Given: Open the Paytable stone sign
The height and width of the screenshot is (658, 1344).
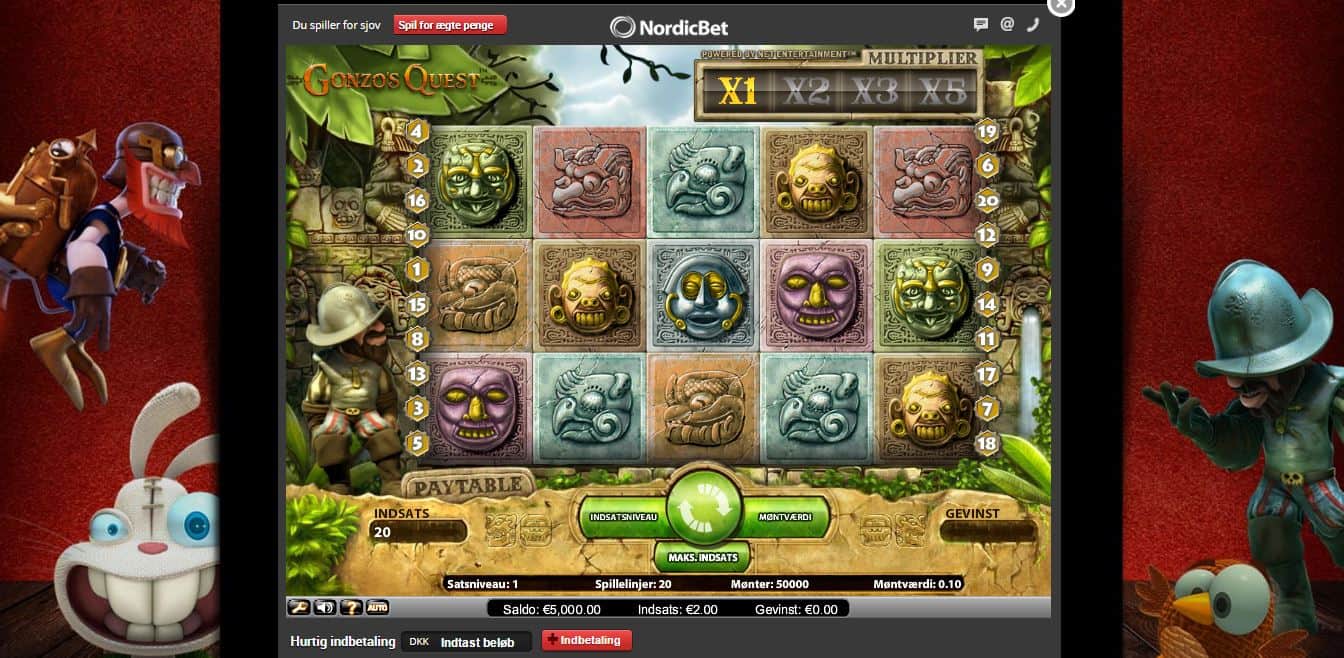Looking at the screenshot, I should click(468, 485).
